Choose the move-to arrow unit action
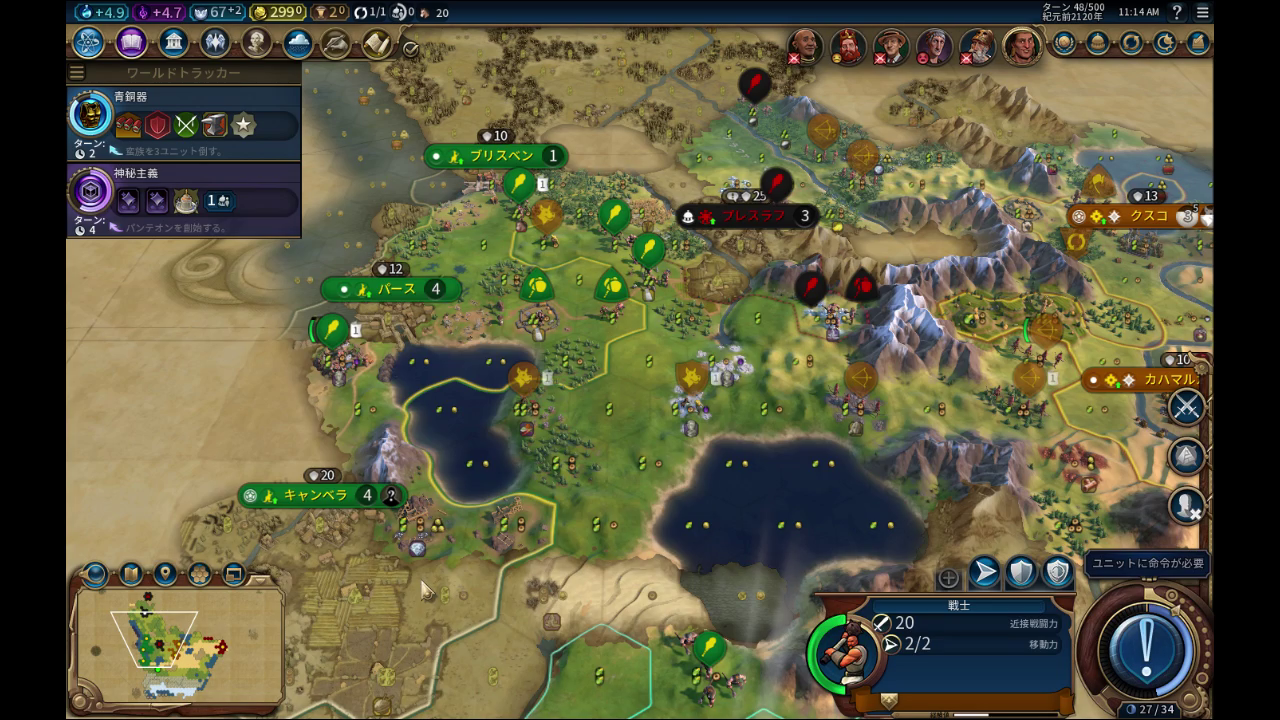This screenshot has height=720, width=1280. click(984, 572)
